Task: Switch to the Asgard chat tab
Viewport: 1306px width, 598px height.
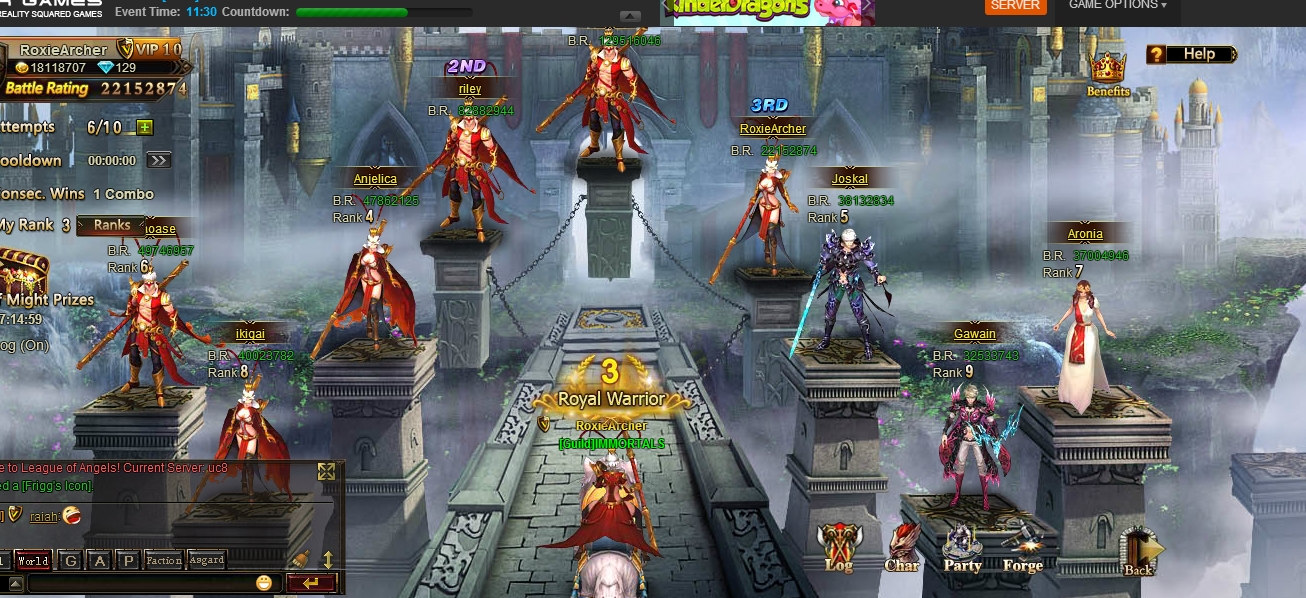Action: 207,560
